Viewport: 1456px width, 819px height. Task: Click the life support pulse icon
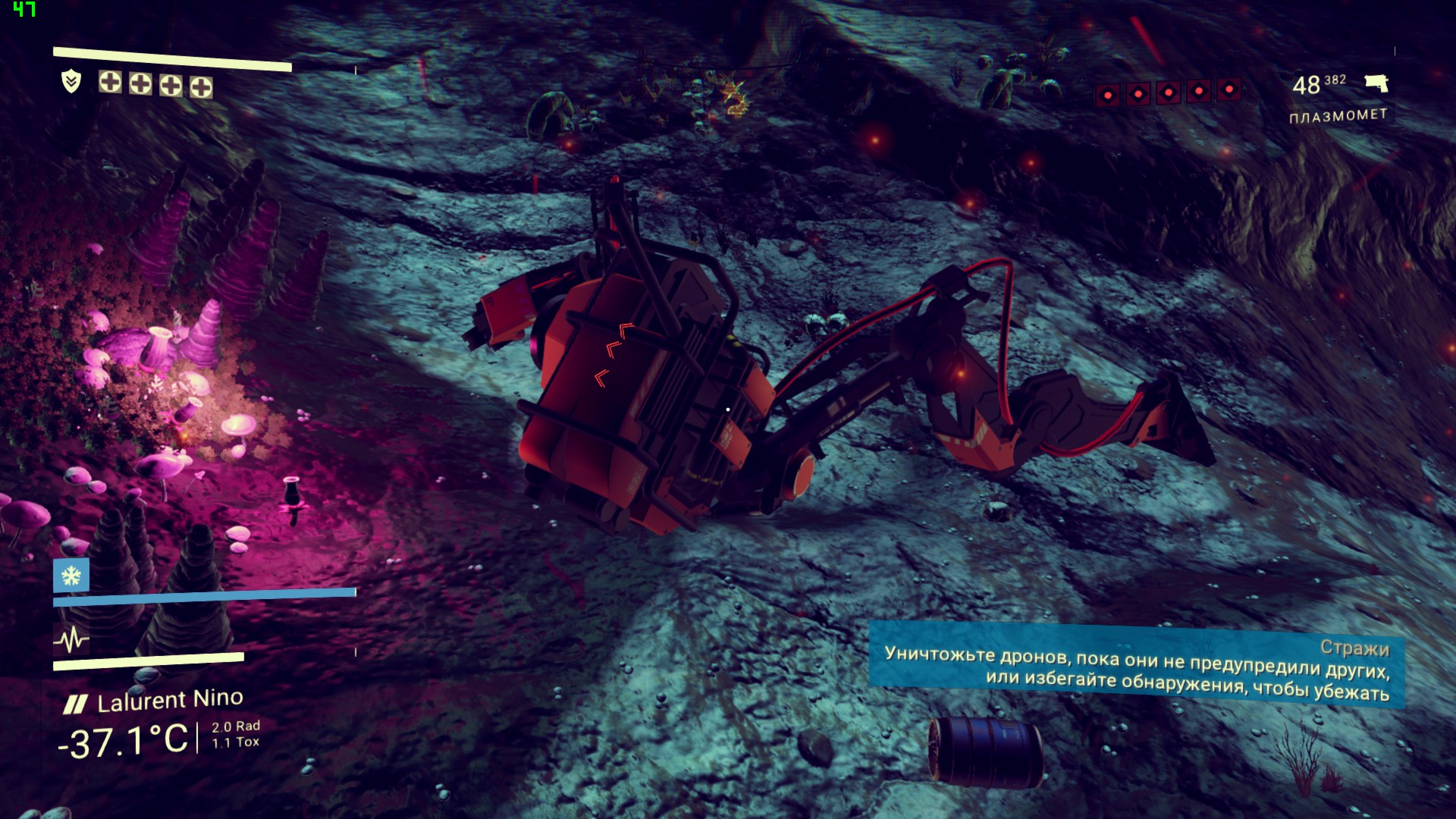click(71, 642)
